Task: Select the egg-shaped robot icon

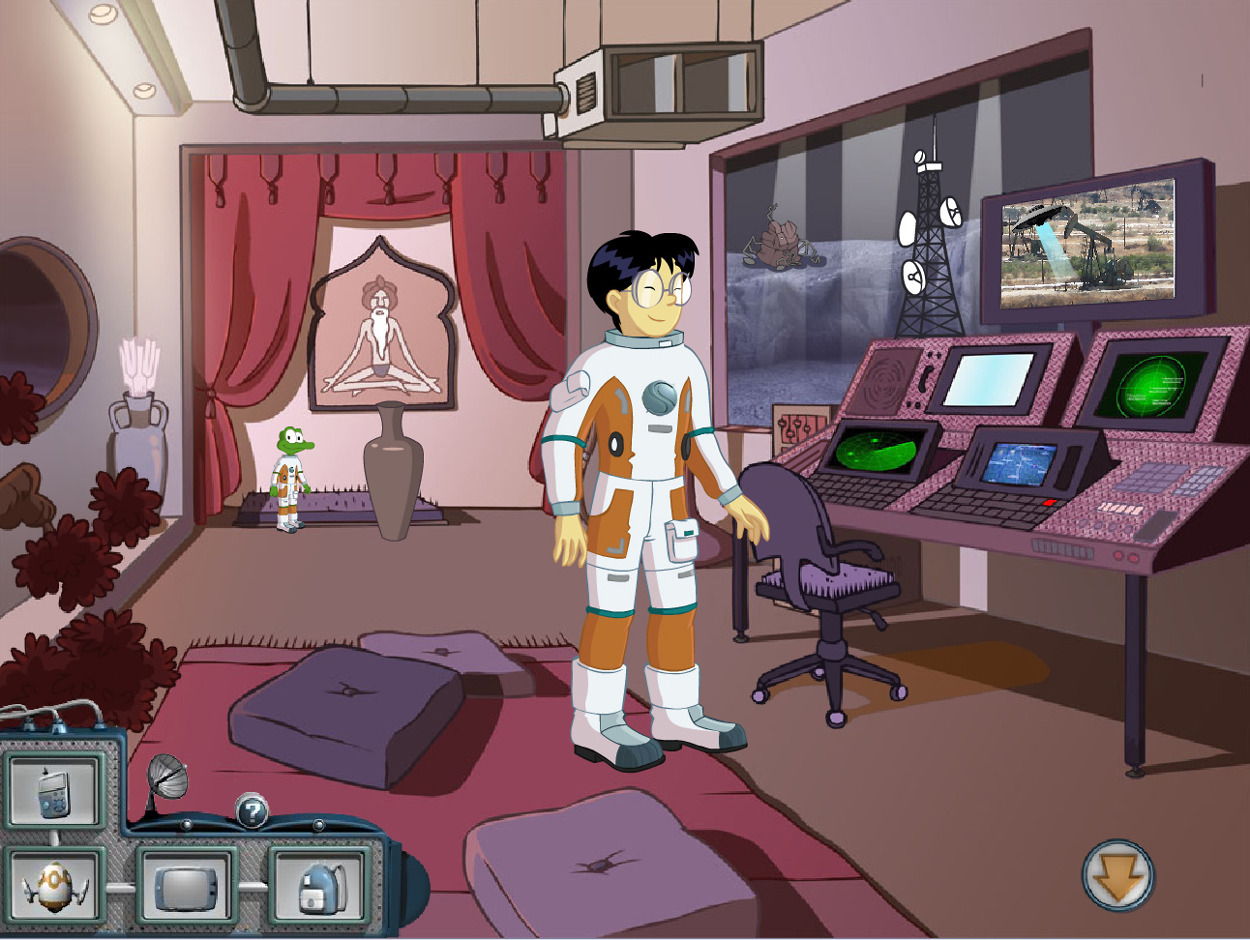Action: pos(54,886)
